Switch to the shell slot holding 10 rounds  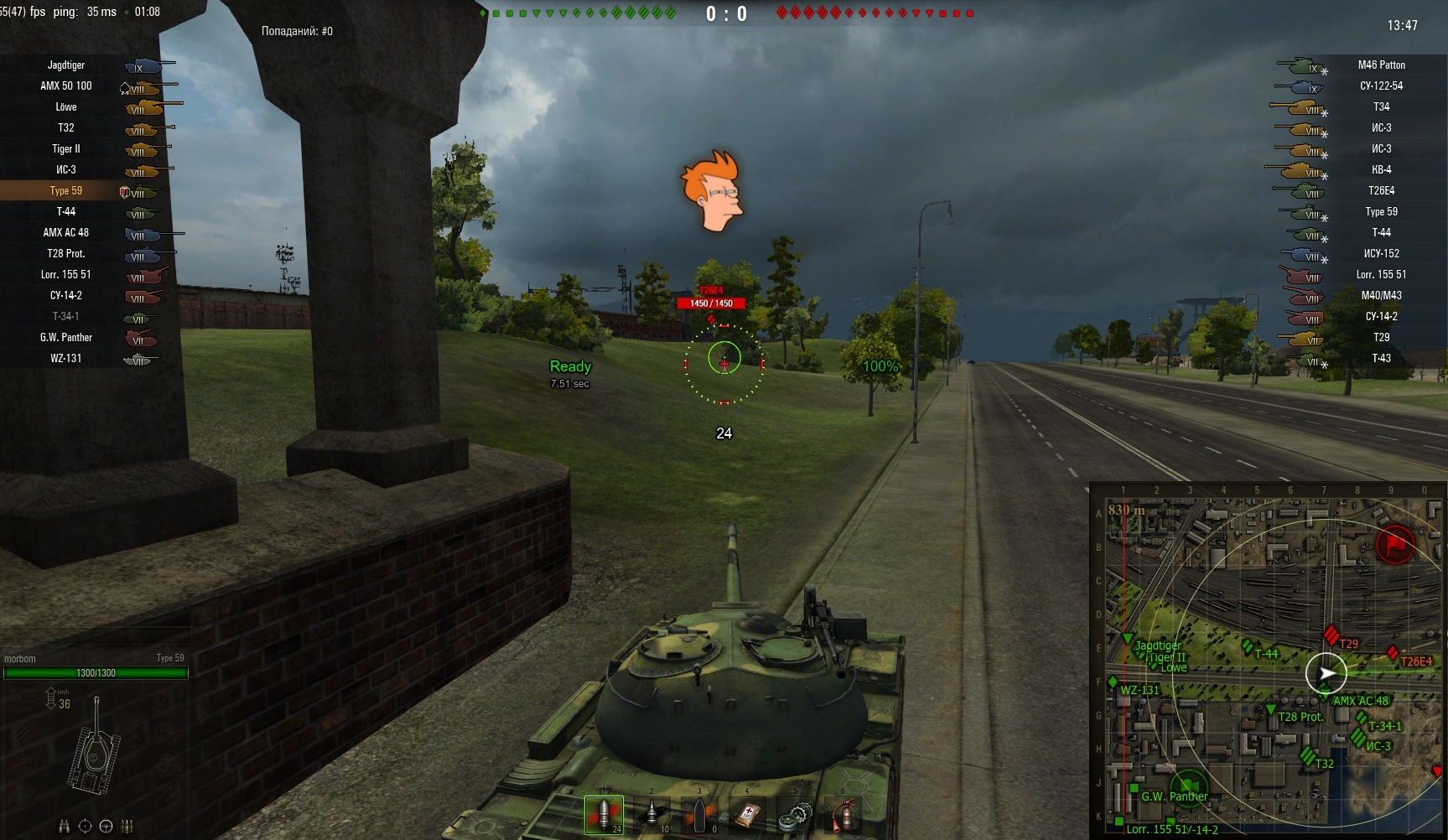point(652,815)
